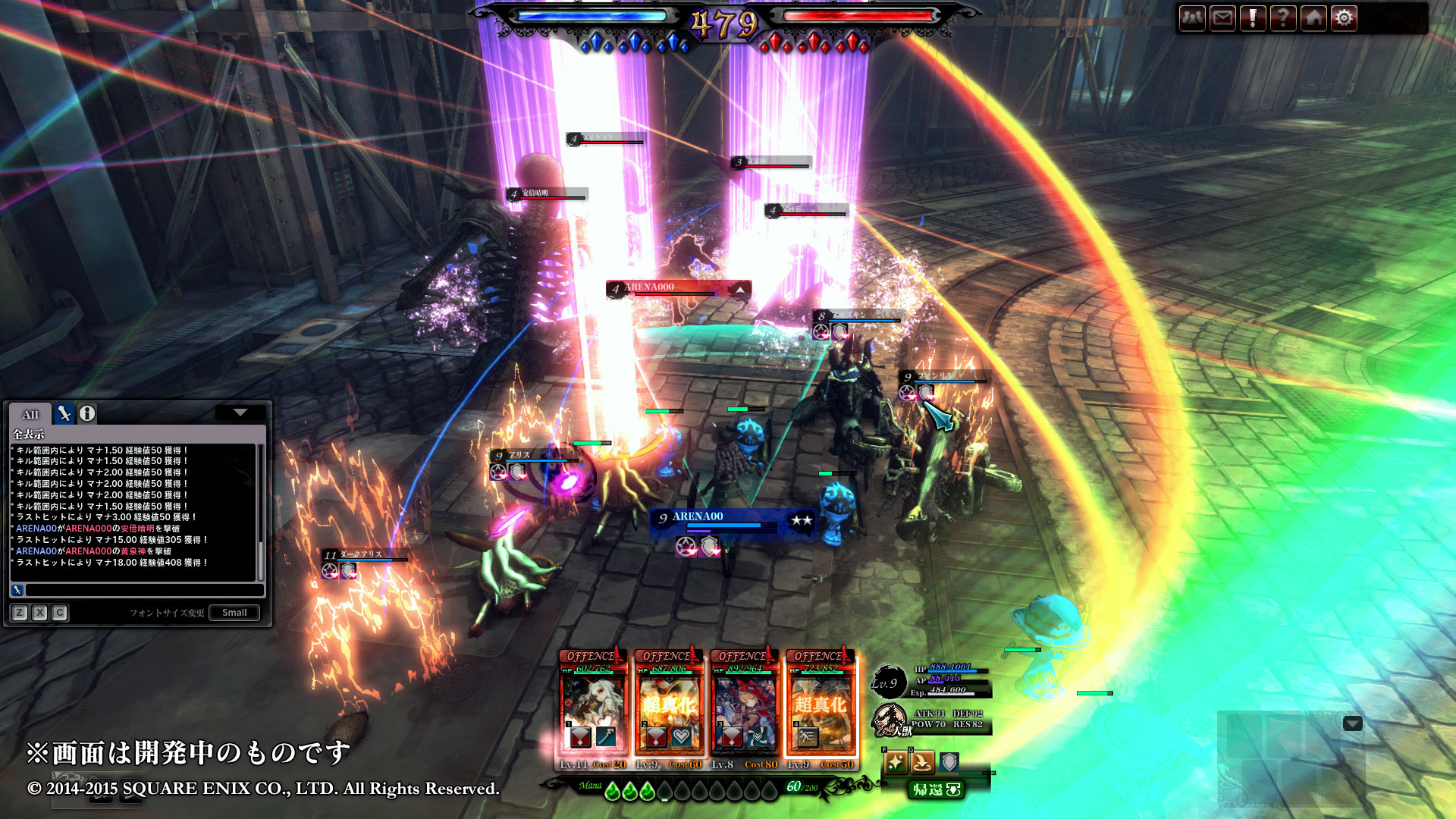This screenshot has width=1456, height=819.
Task: Click the chat message input field
Action: pyautogui.click(x=144, y=590)
